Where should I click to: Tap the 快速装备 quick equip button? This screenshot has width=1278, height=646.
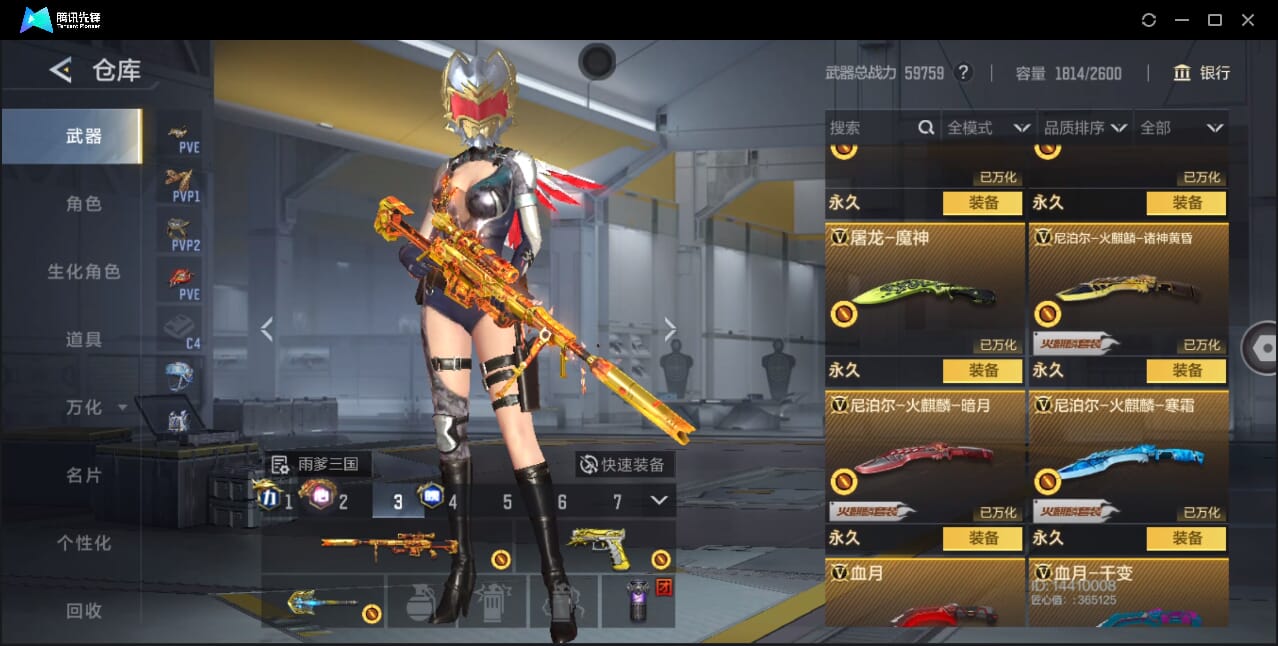pos(624,464)
